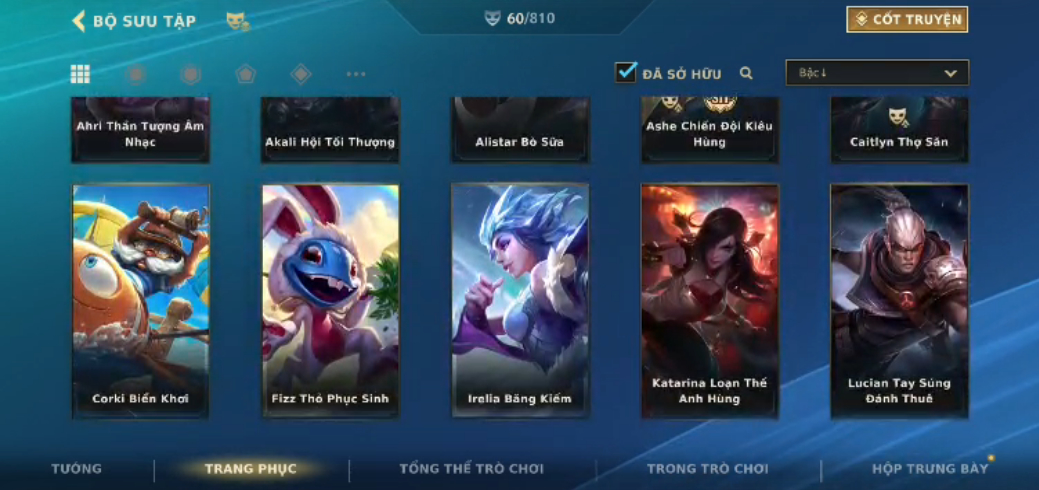Open Katarina Loạn Thế Anh Hùng skin
The width and height of the screenshot is (1039, 490).
point(709,300)
